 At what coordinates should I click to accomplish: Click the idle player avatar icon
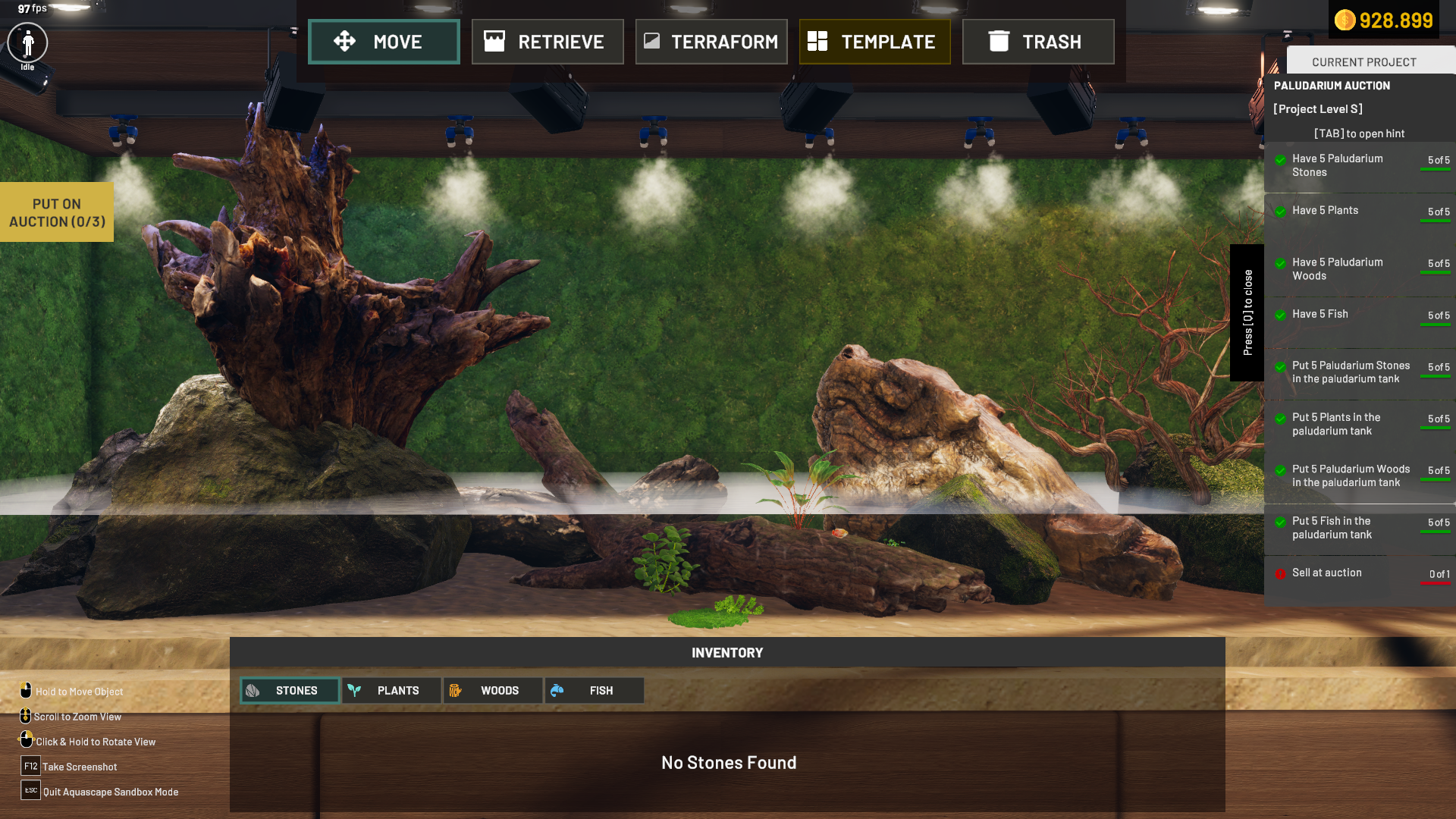(27, 43)
